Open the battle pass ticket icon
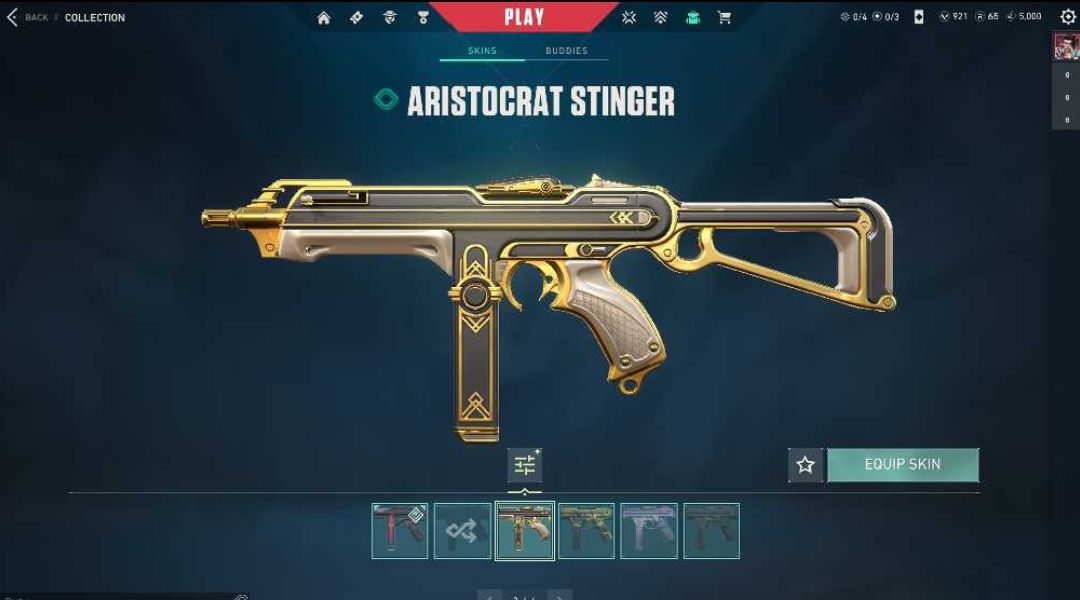This screenshot has height=600, width=1080. click(357, 18)
